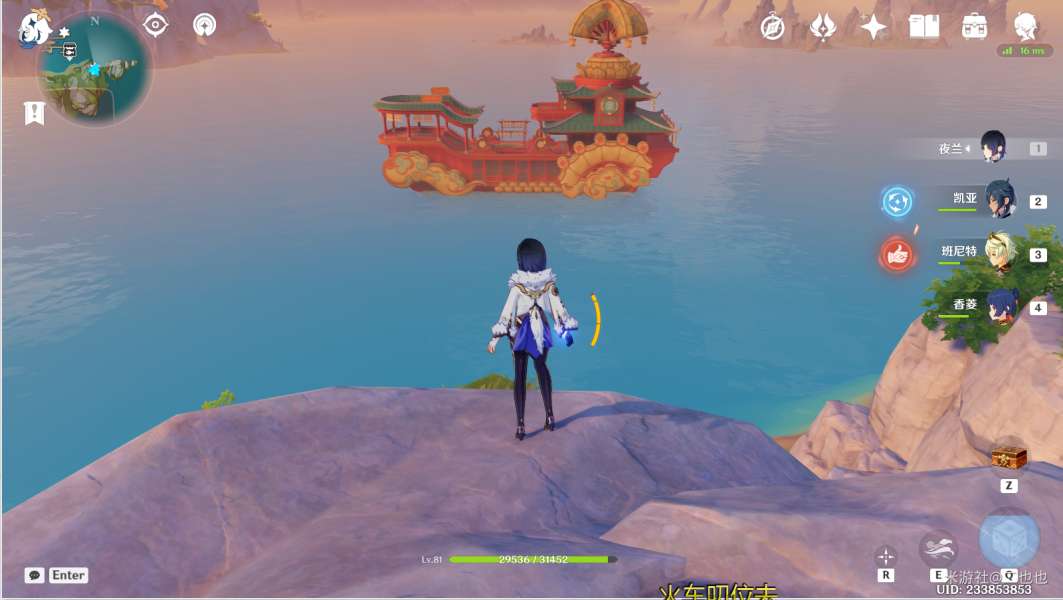Switch to party member 凯亚
The height and width of the screenshot is (600, 1063).
[999, 200]
